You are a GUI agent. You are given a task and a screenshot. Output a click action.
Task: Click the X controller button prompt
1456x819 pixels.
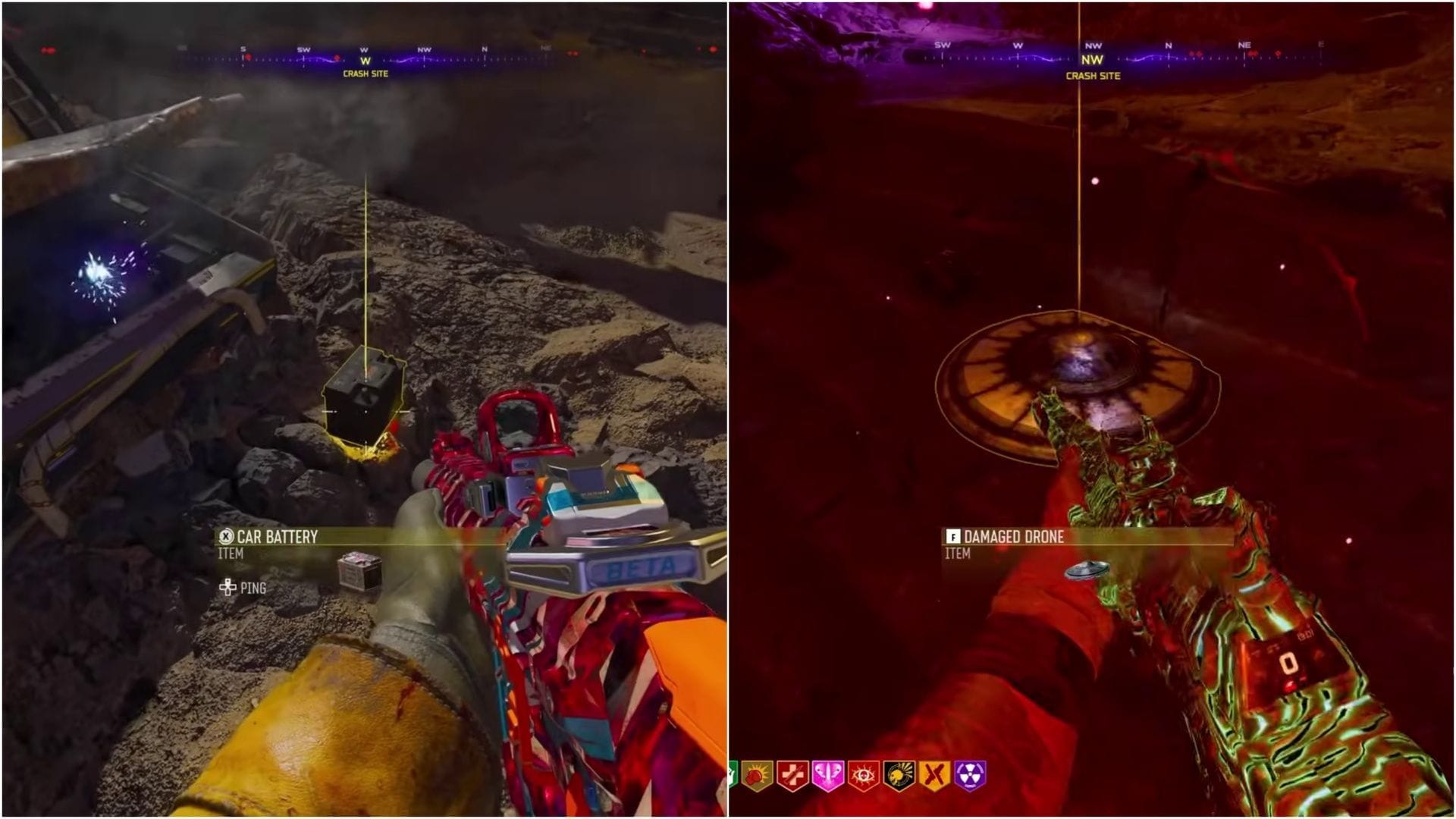click(x=225, y=536)
